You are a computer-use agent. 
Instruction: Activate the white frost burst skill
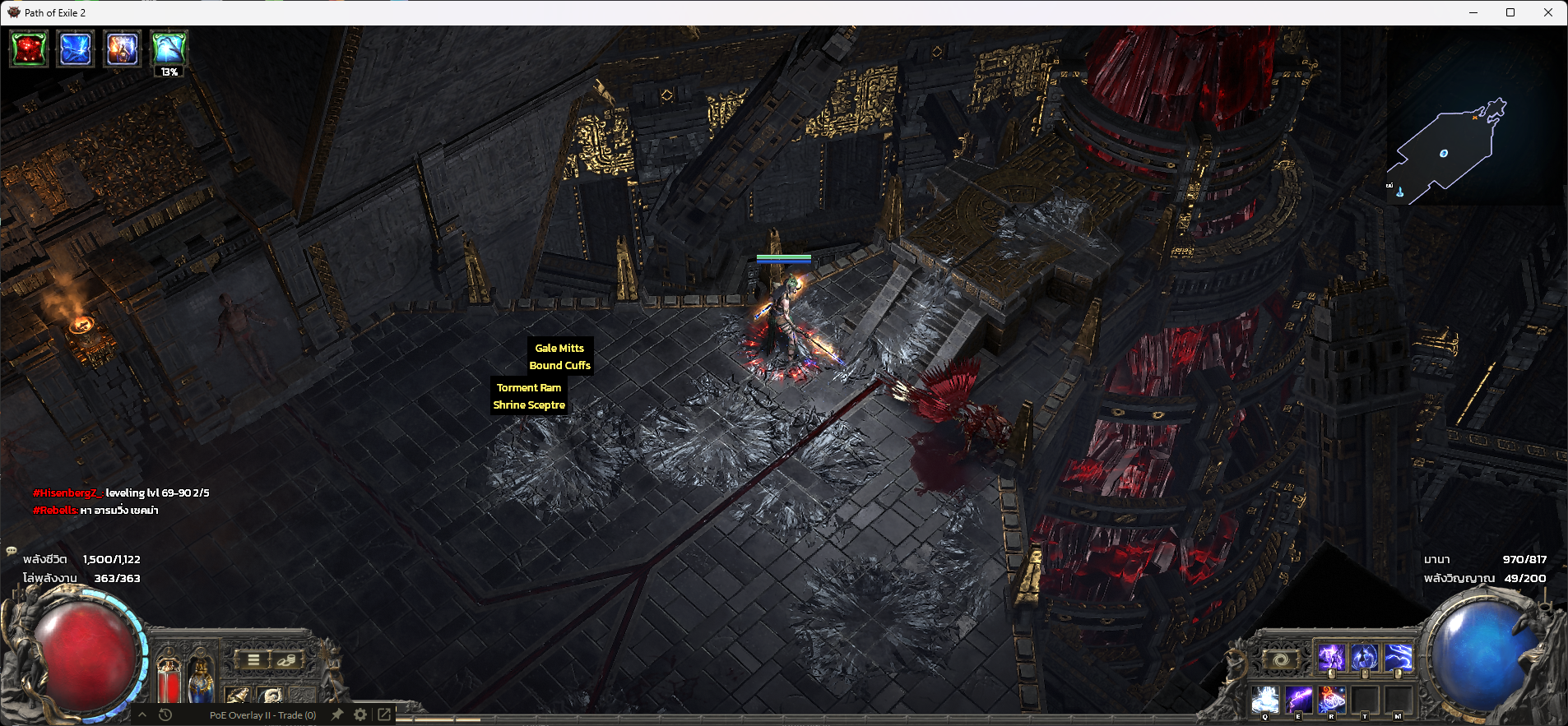point(1265,700)
